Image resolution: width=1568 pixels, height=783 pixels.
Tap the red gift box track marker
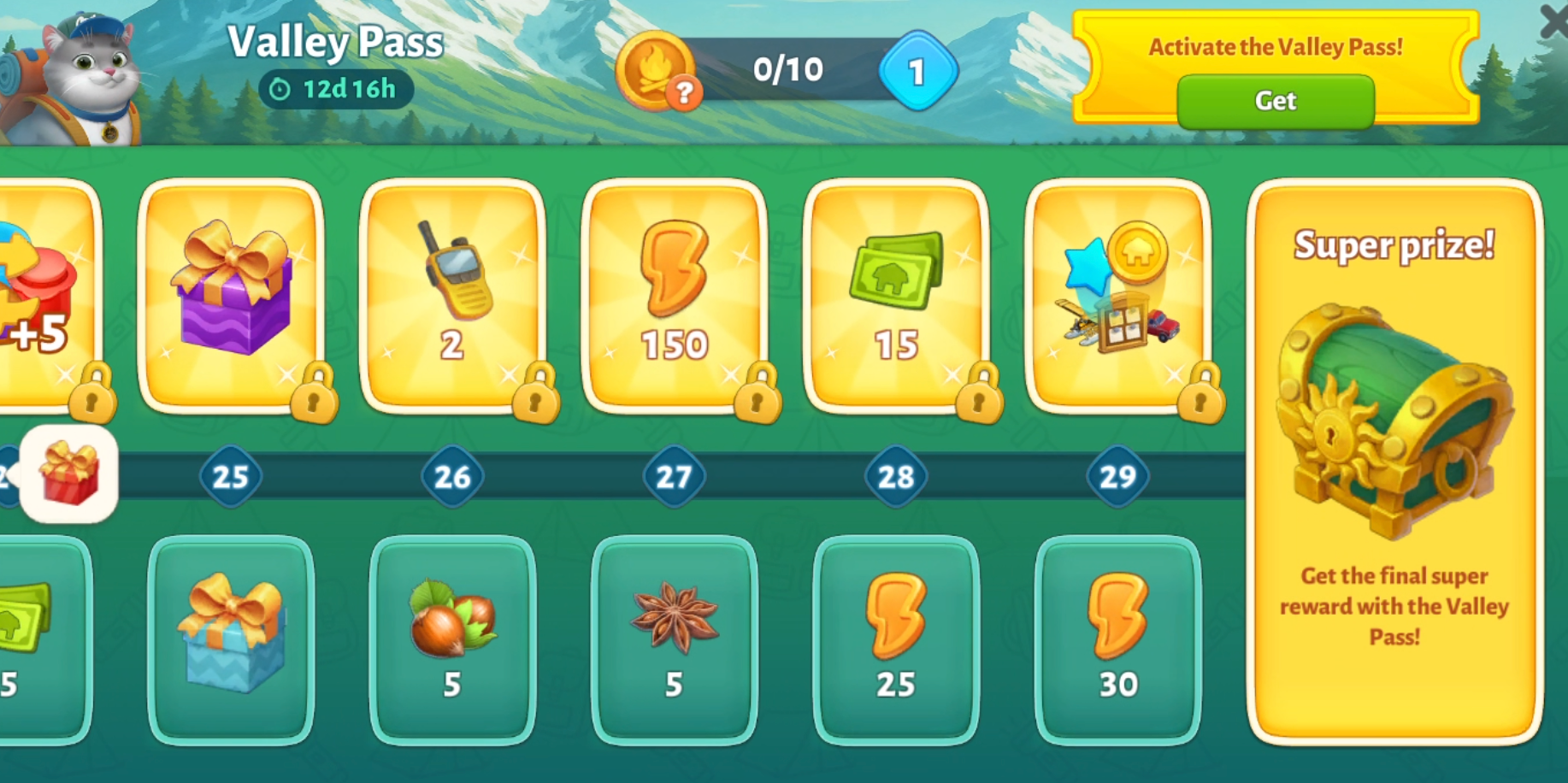pos(69,474)
